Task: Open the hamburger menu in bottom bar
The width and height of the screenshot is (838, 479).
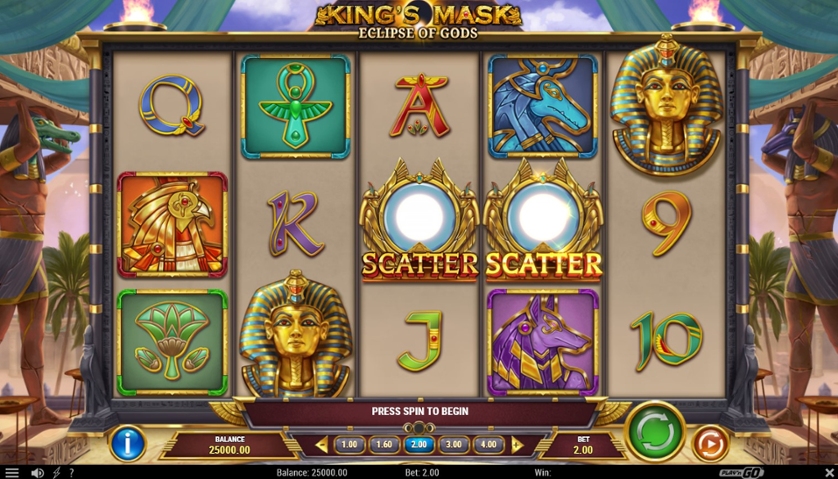Action: pyautogui.click(x=12, y=472)
